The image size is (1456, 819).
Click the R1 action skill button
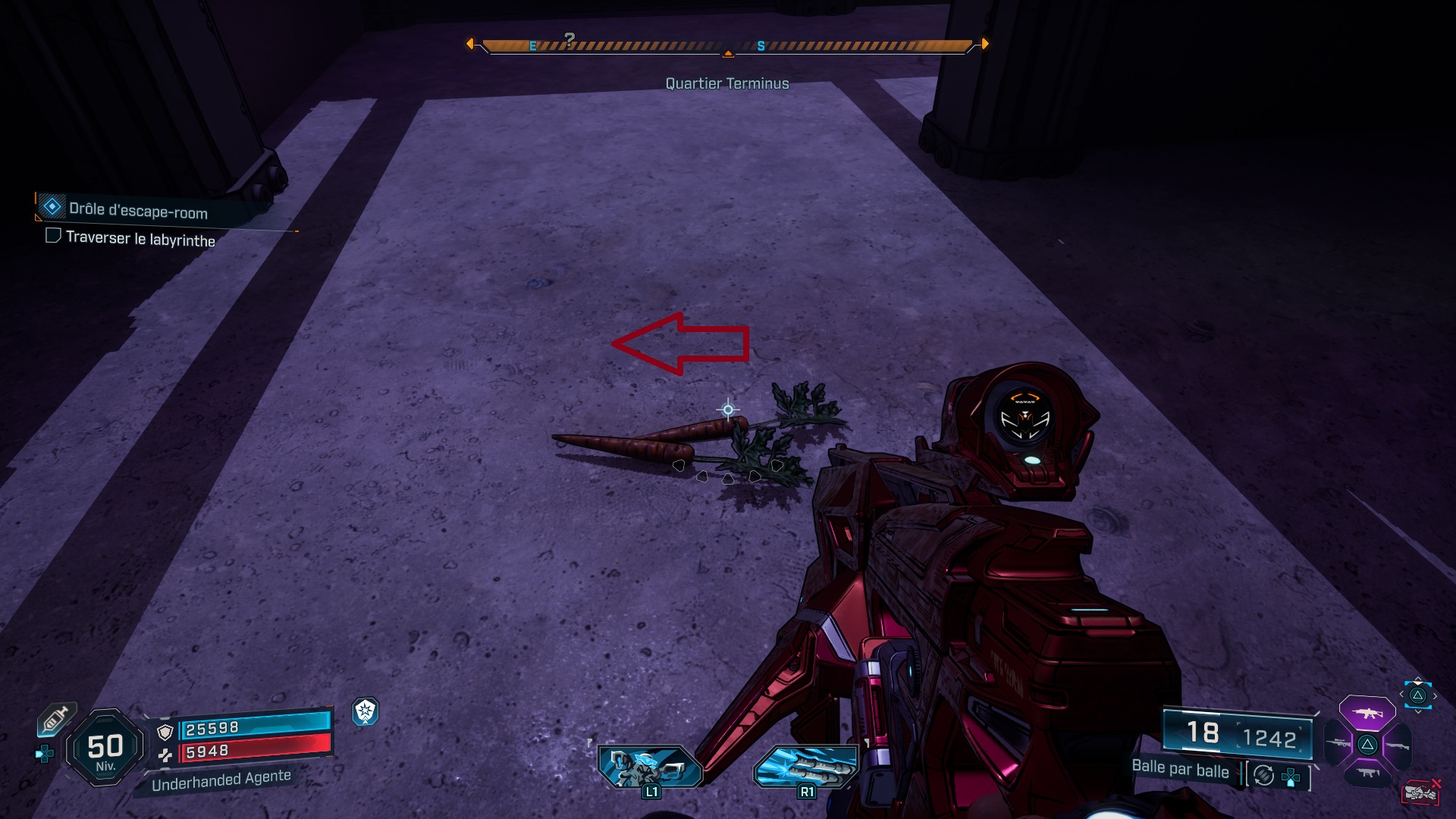(x=806, y=767)
